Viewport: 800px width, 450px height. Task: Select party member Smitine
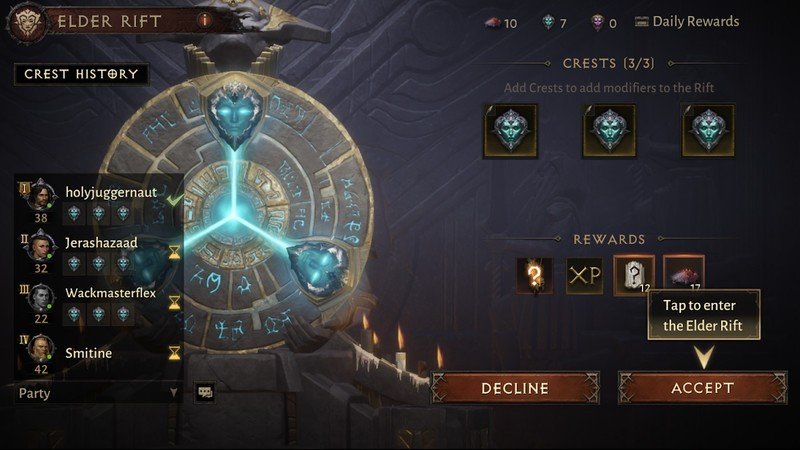click(x=88, y=353)
